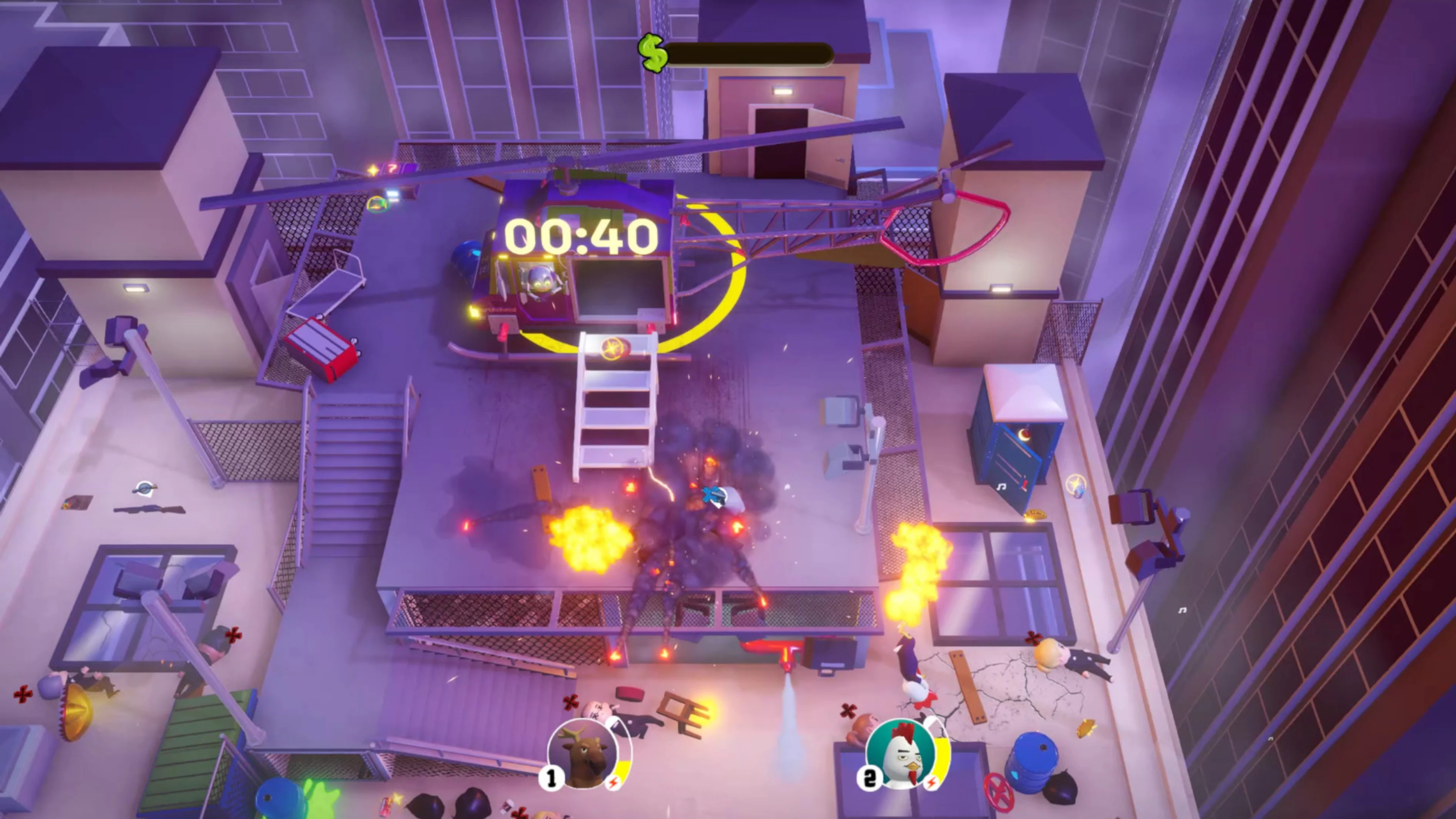This screenshot has height=819, width=1456.
Task: Click the shotgun pickup marker icon
Action: (146, 488)
